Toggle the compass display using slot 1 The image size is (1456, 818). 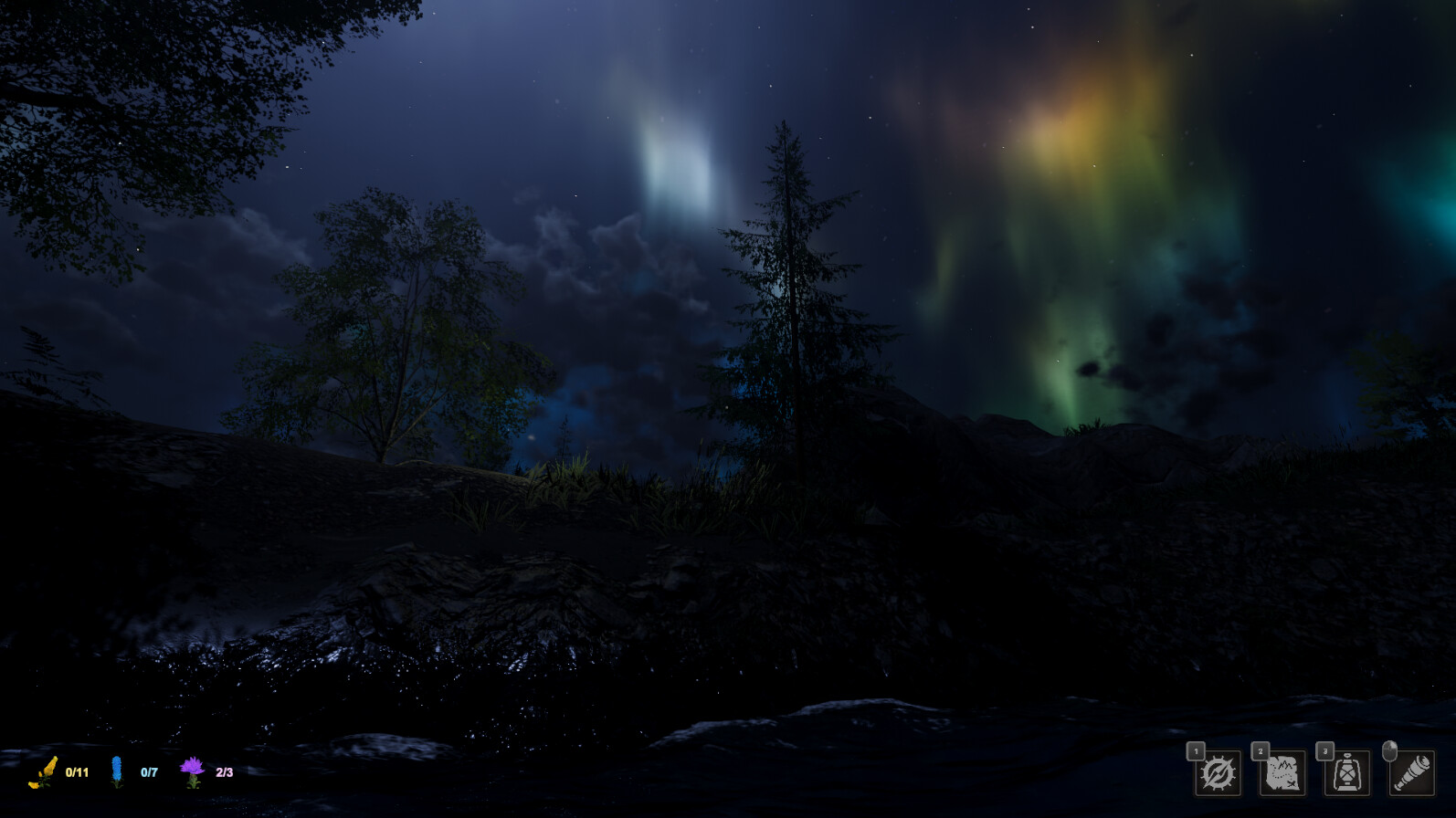[x=1217, y=774]
